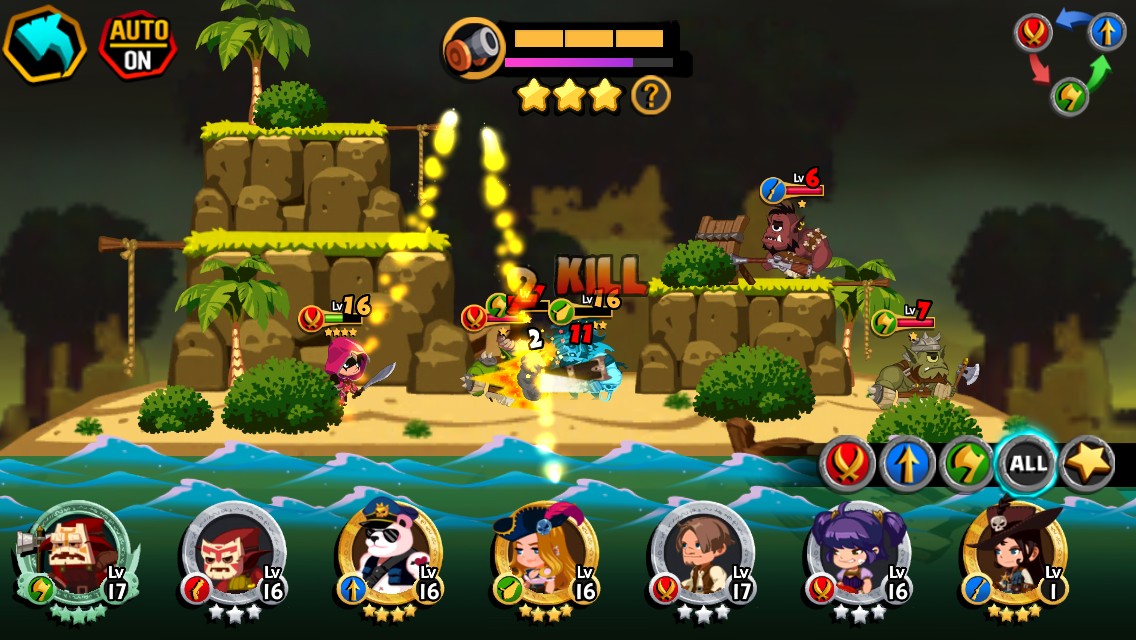
Task: Choose the gold star filter
Action: 1087,465
